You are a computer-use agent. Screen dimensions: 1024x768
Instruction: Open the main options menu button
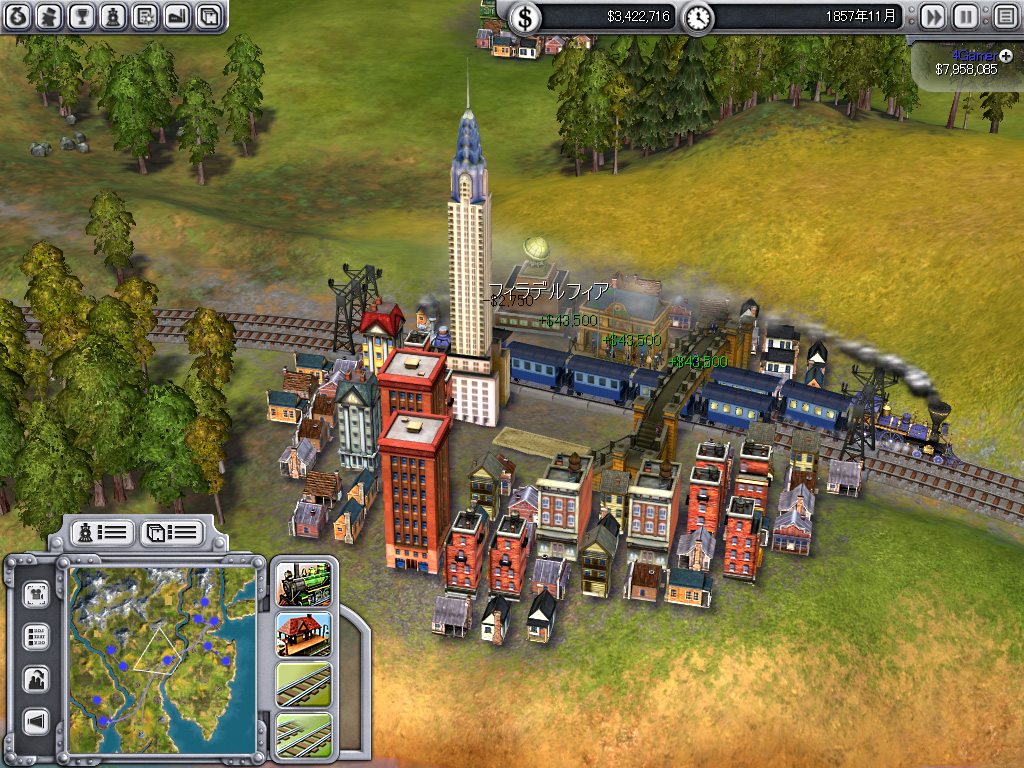[x=1004, y=17]
